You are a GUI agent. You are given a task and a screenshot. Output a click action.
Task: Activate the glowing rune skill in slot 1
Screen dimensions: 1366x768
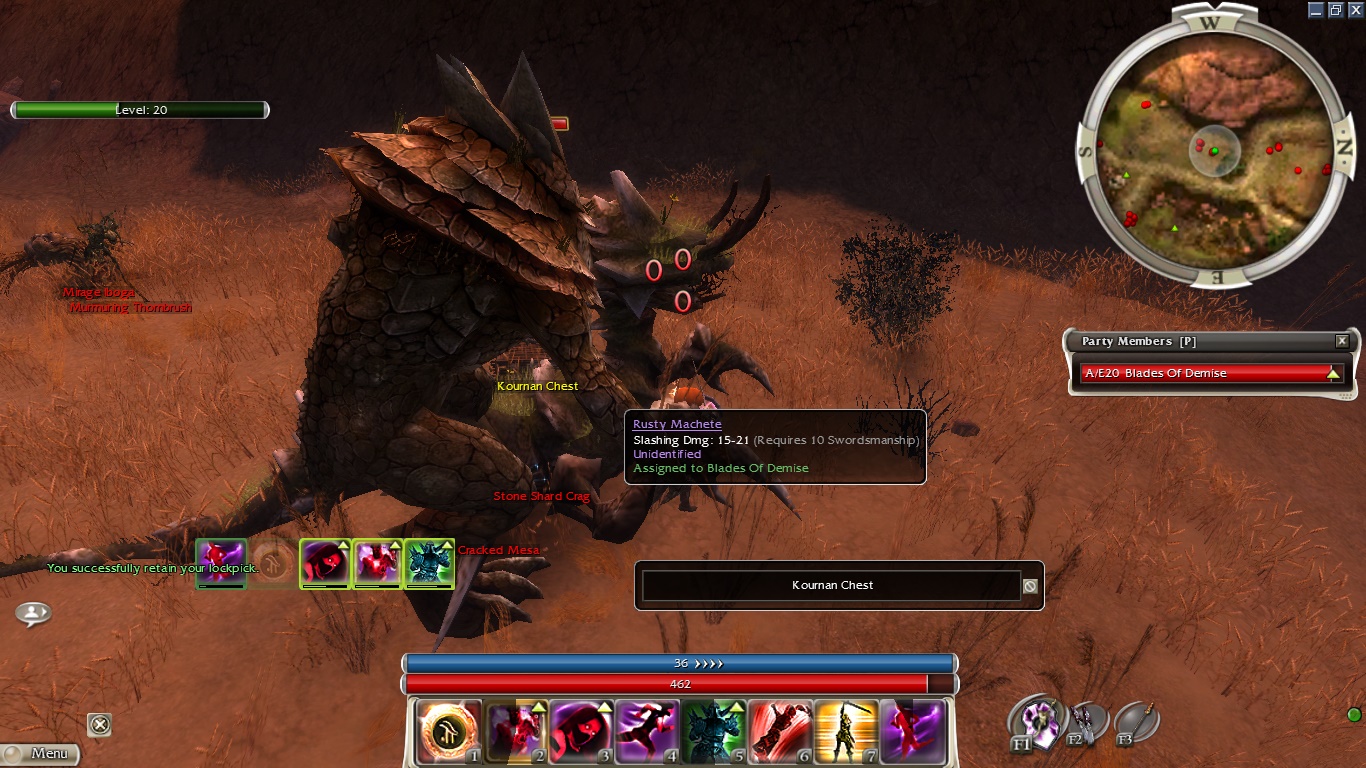448,732
